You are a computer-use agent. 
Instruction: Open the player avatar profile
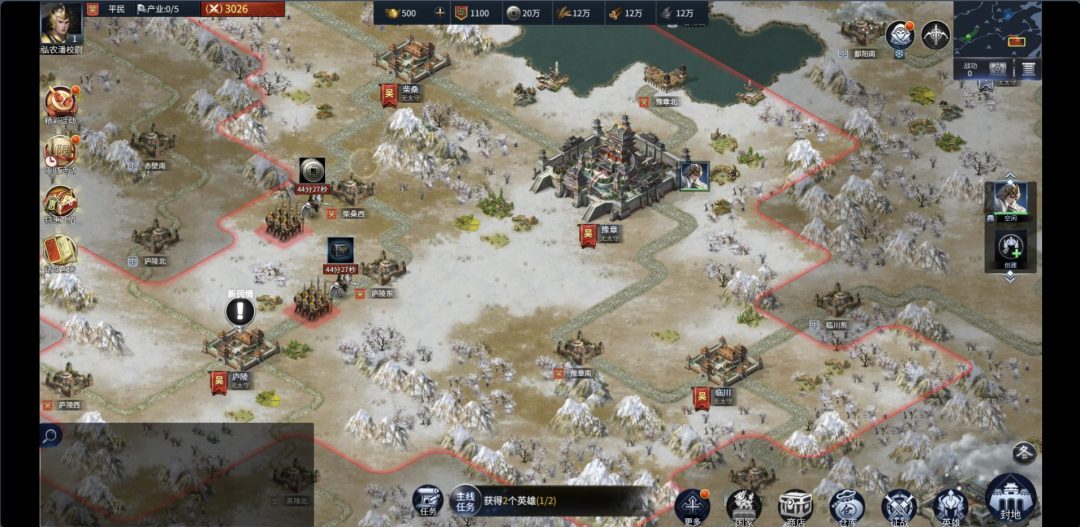point(61,22)
